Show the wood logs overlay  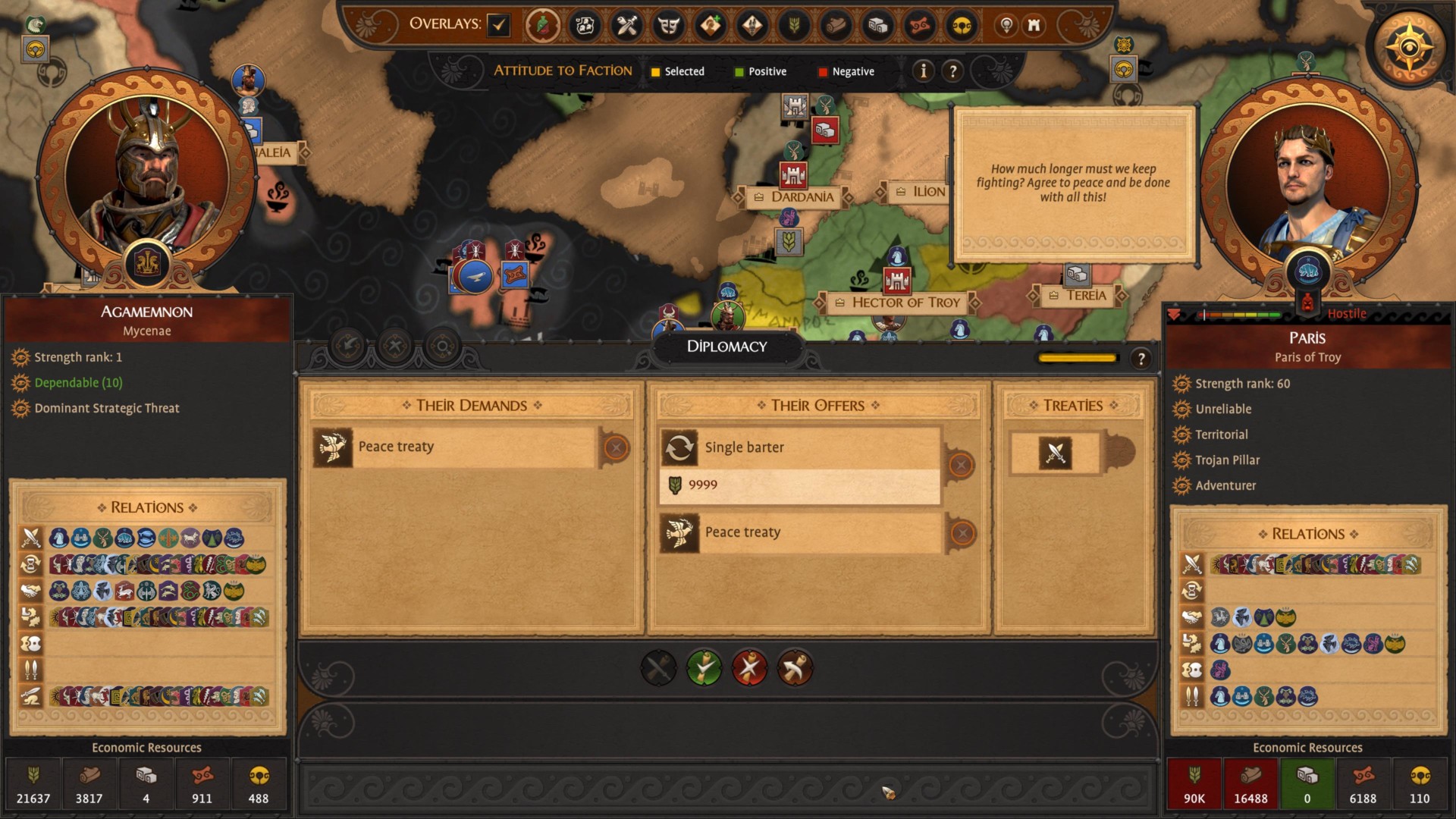tap(836, 26)
